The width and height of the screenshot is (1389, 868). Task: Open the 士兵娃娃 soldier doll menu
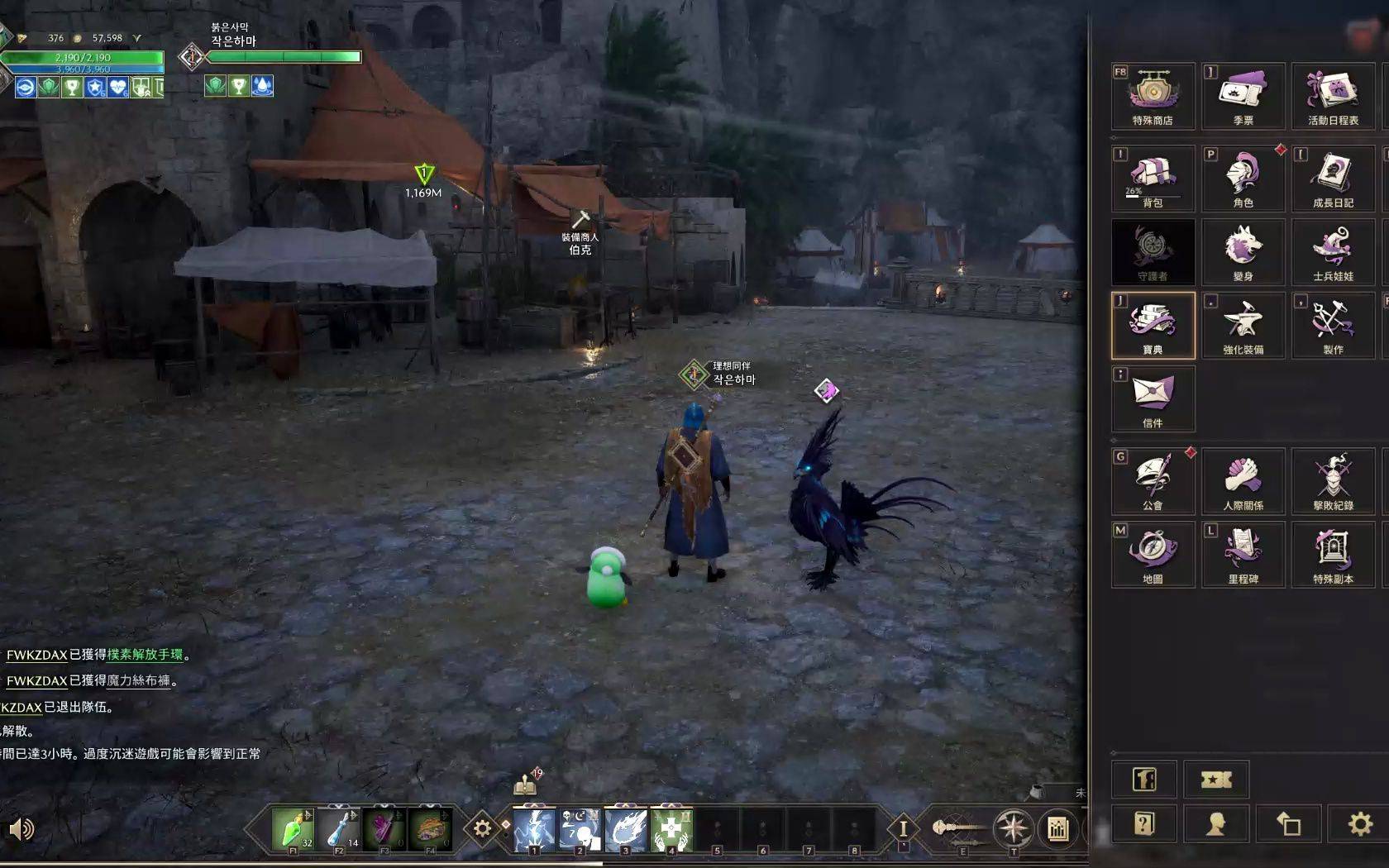(1333, 251)
